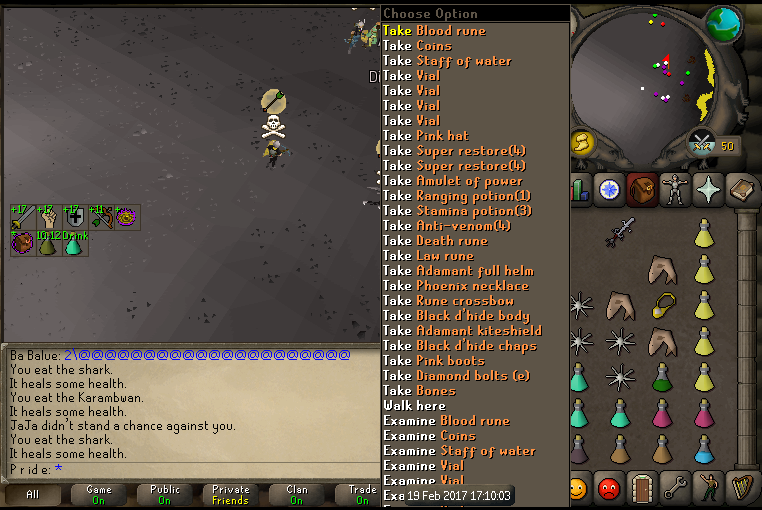Take the Blood rune from the pile
The width and height of the screenshot is (762, 510).
click(434, 31)
